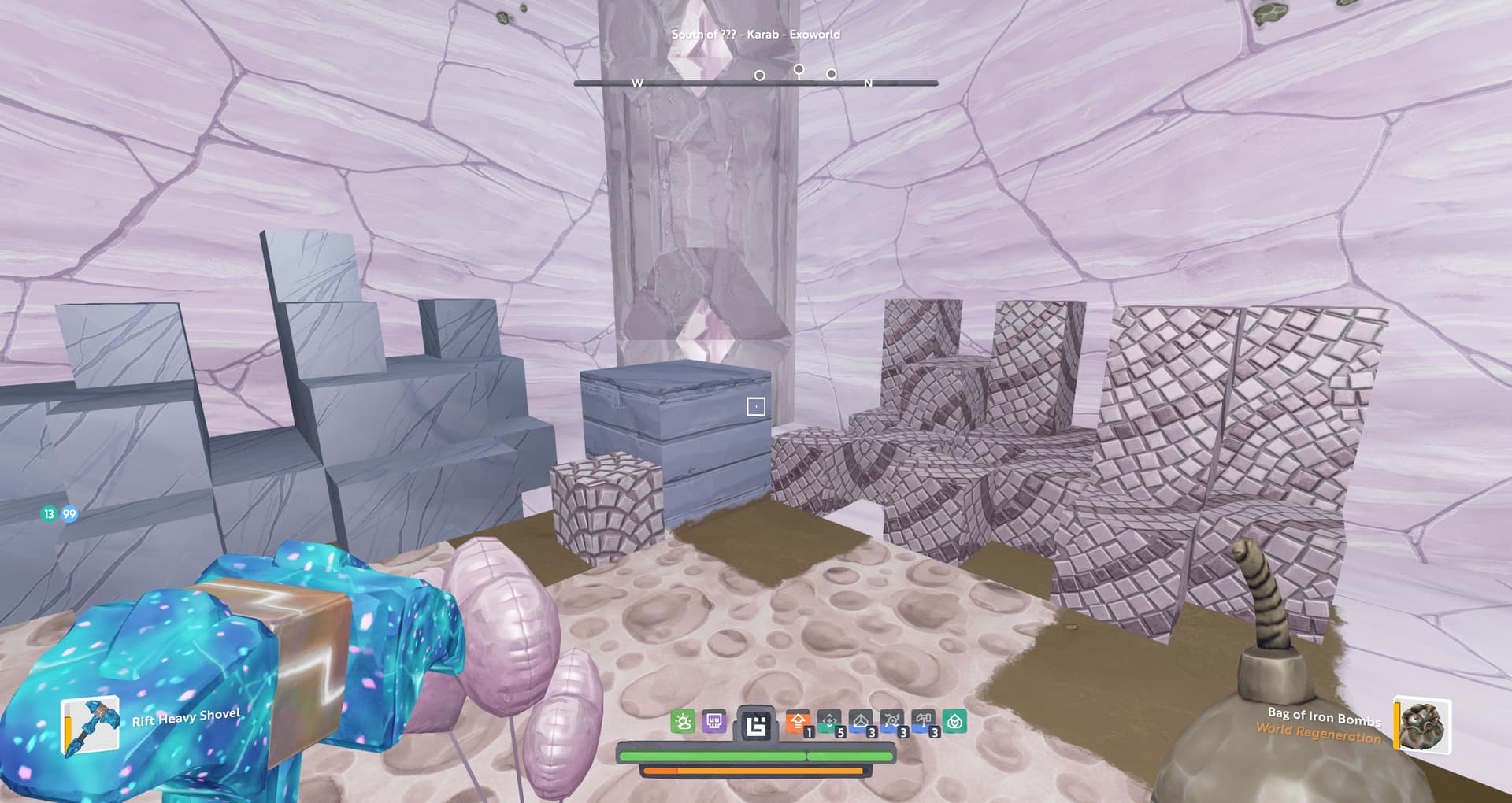Click the orange up-arrow buff icon
This screenshot has height=803, width=1512.
[798, 721]
